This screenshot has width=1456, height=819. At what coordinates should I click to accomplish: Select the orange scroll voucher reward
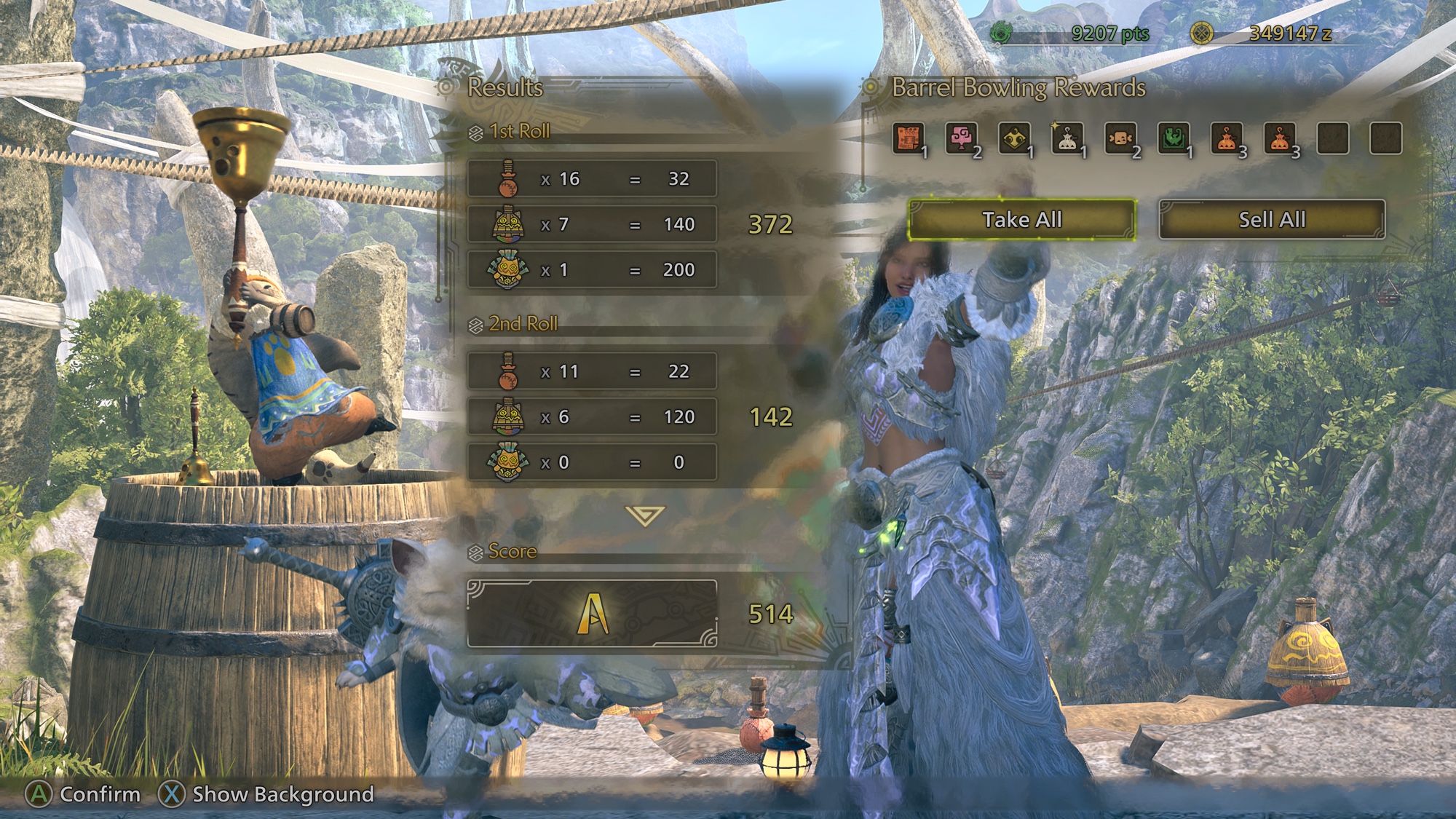coord(909,138)
